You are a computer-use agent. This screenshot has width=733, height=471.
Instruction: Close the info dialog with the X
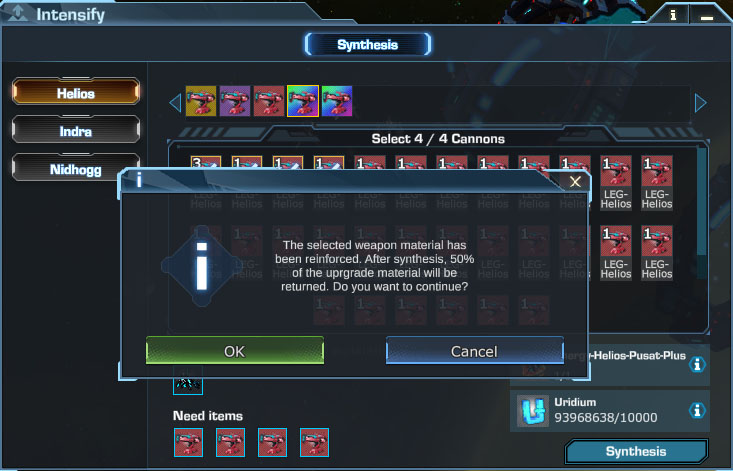(575, 181)
